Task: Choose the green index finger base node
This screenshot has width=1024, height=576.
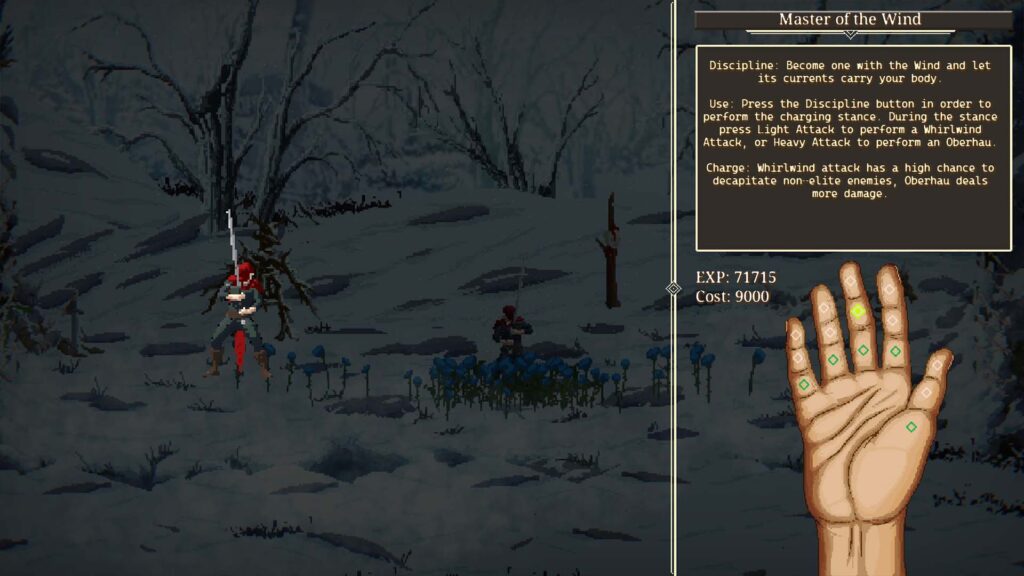Action: (896, 351)
